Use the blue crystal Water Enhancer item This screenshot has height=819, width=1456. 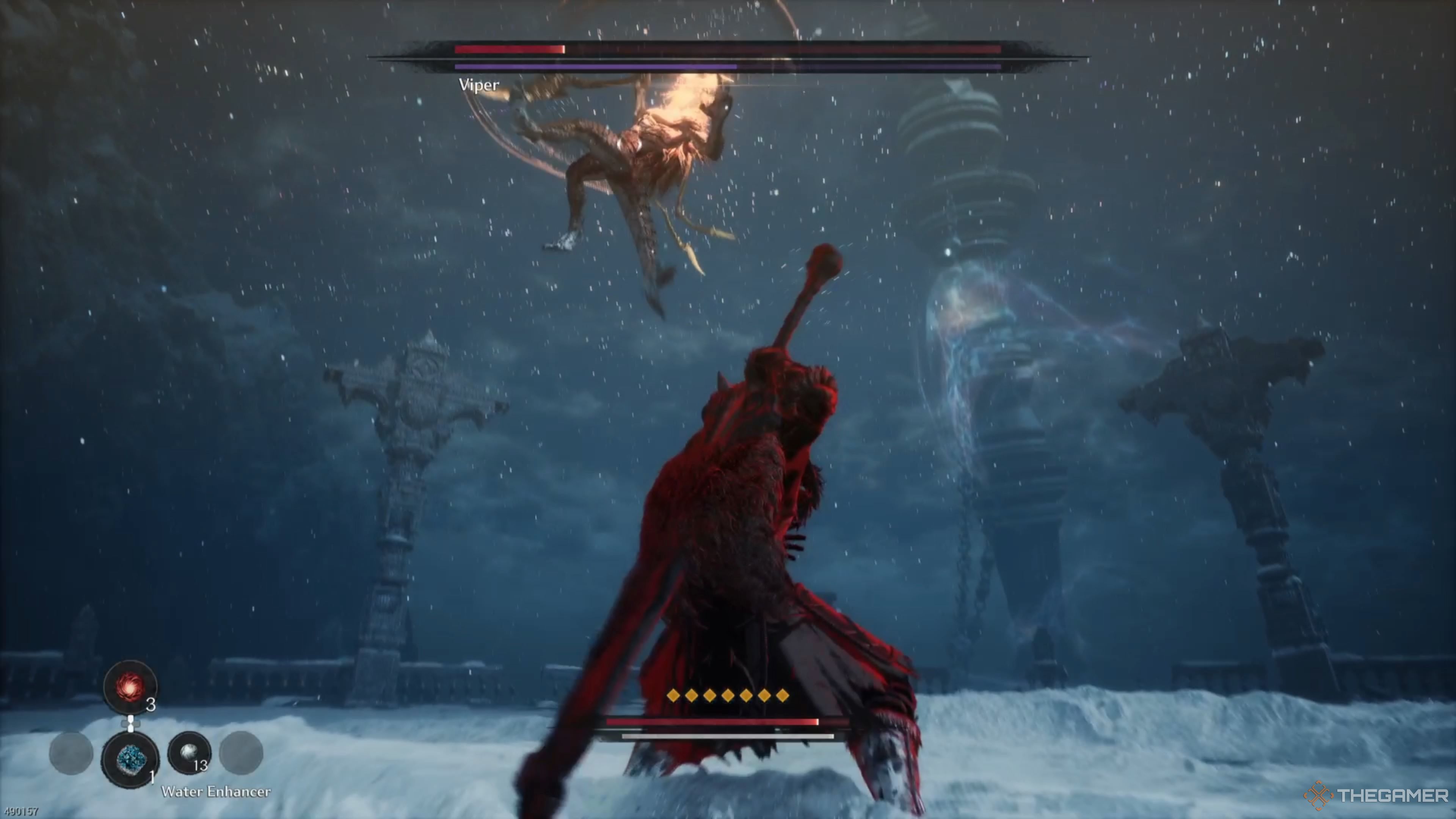tap(130, 758)
